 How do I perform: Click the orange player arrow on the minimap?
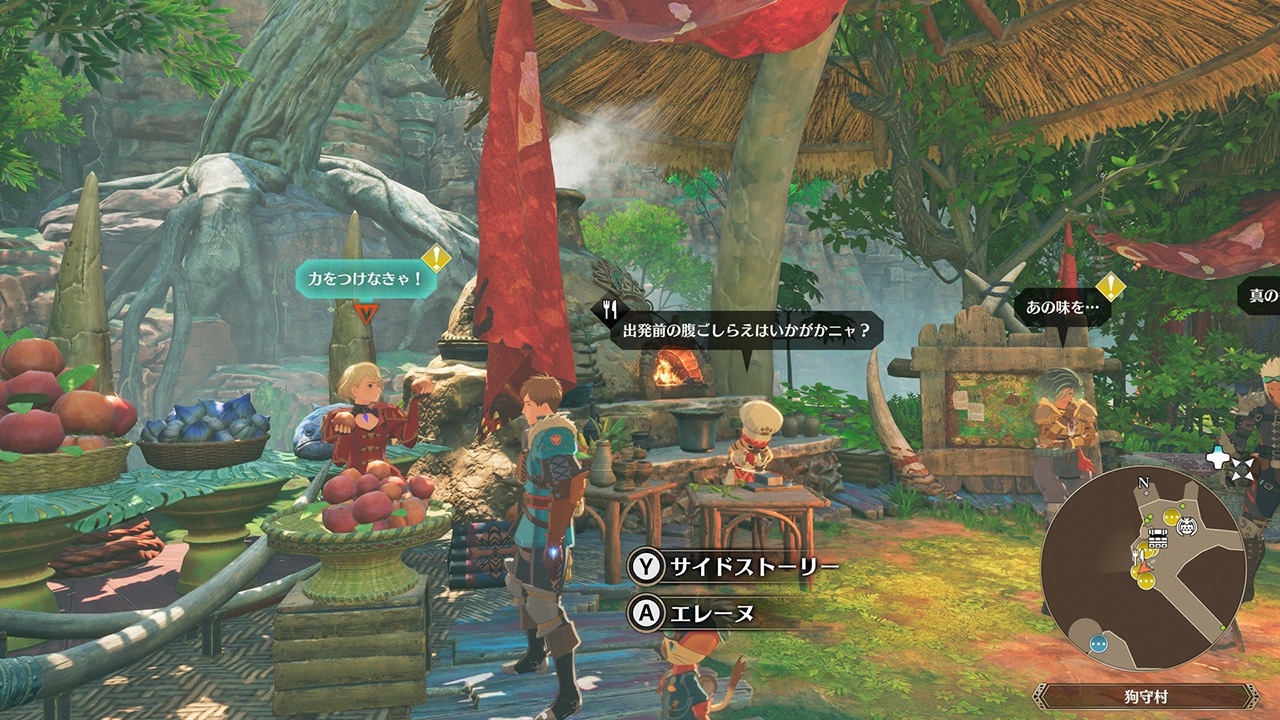pyautogui.click(x=1145, y=568)
